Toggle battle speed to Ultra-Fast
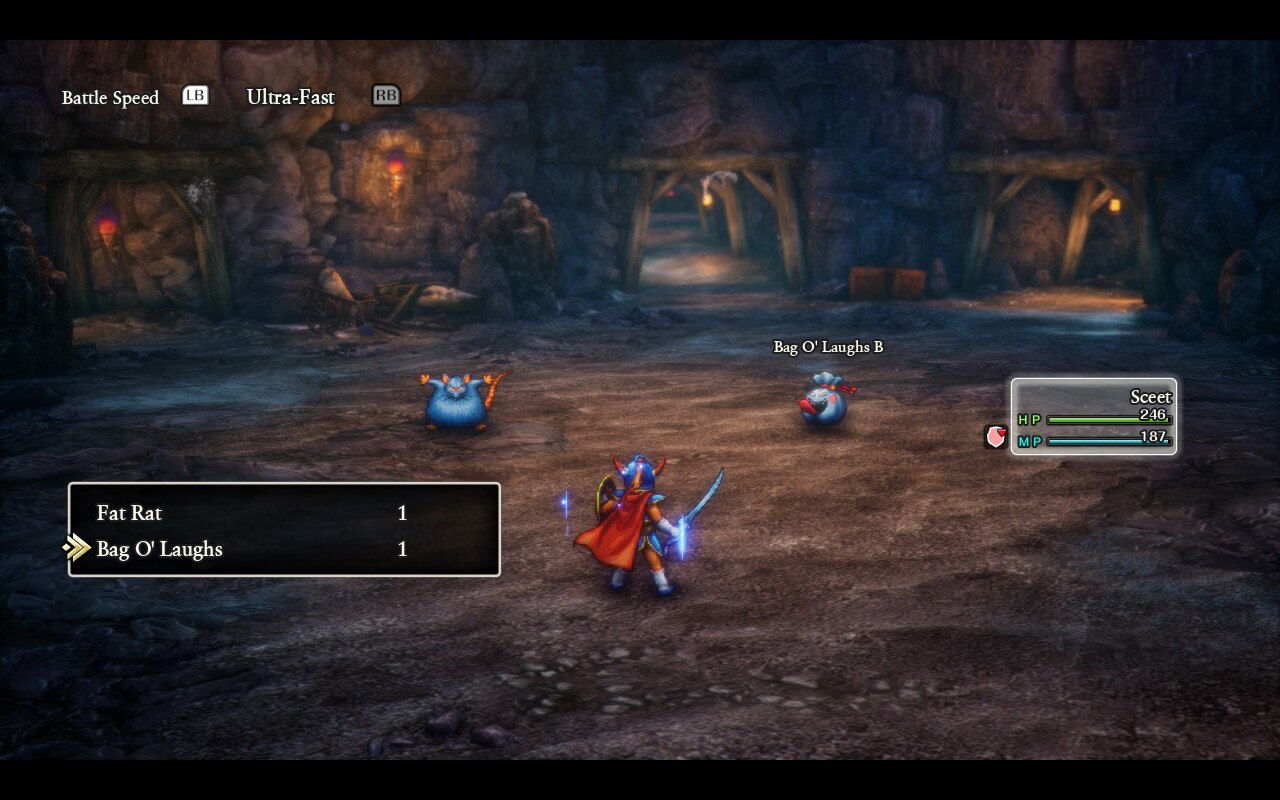Screen dimensions: 1280x800 (x=291, y=97)
